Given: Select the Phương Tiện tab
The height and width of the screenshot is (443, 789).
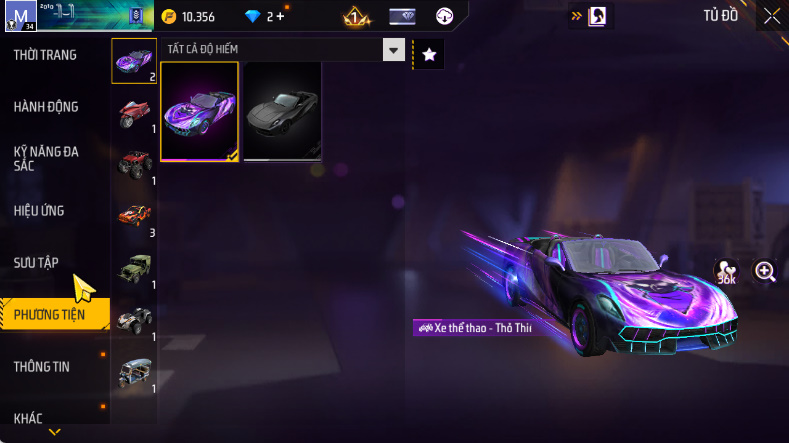Looking at the screenshot, I should [50, 315].
